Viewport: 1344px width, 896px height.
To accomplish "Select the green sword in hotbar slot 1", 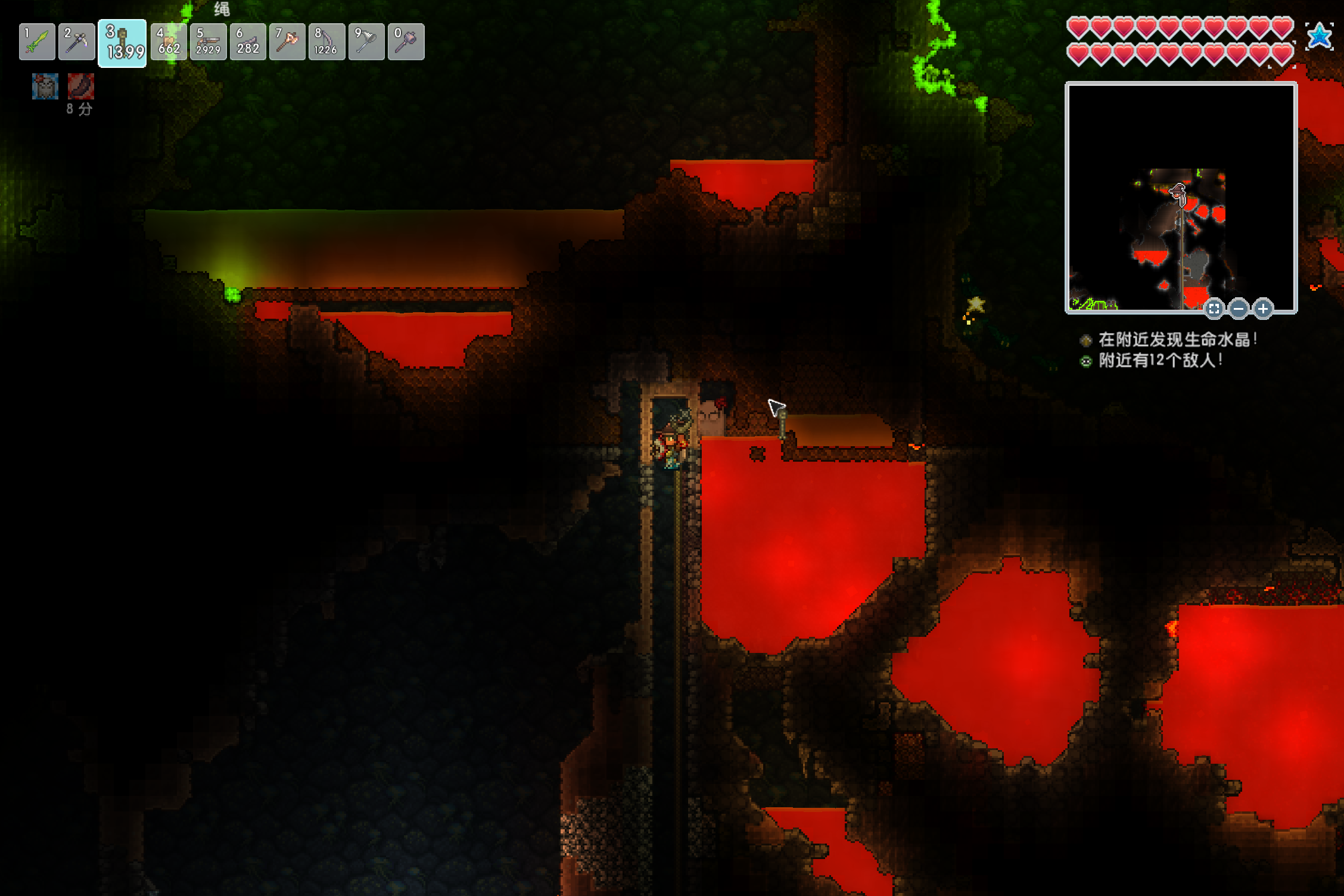I will (x=37, y=42).
